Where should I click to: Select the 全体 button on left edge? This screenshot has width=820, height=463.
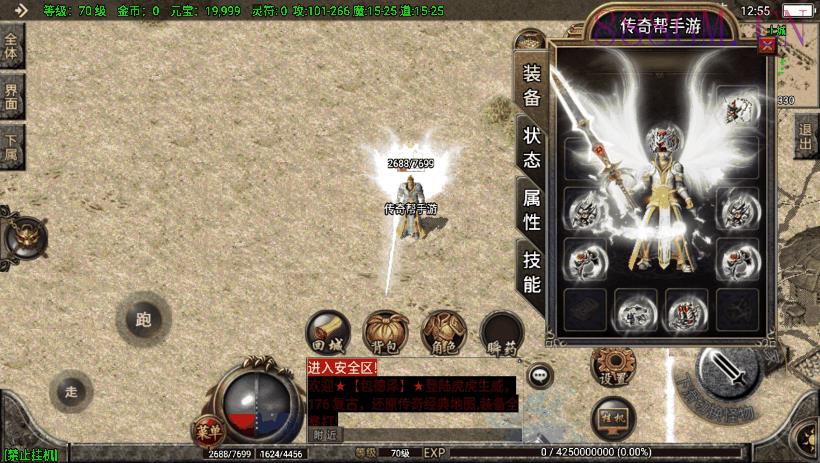pos(11,46)
